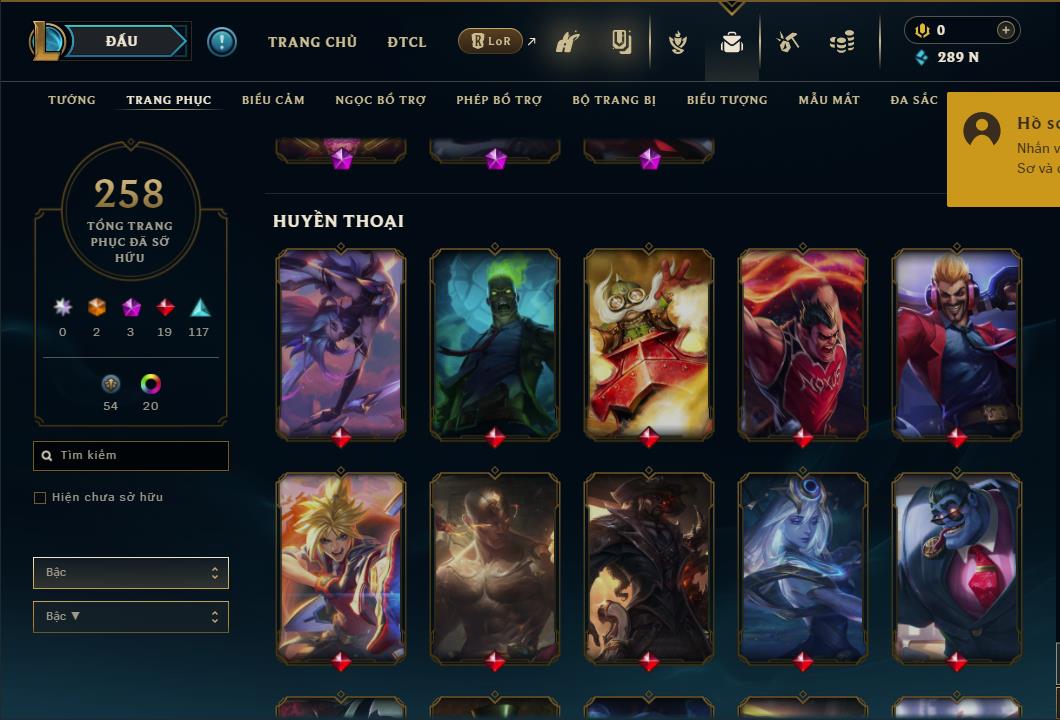The image size is (1060, 720).
Task: Open the store coins stack icon
Action: pyautogui.click(x=842, y=42)
